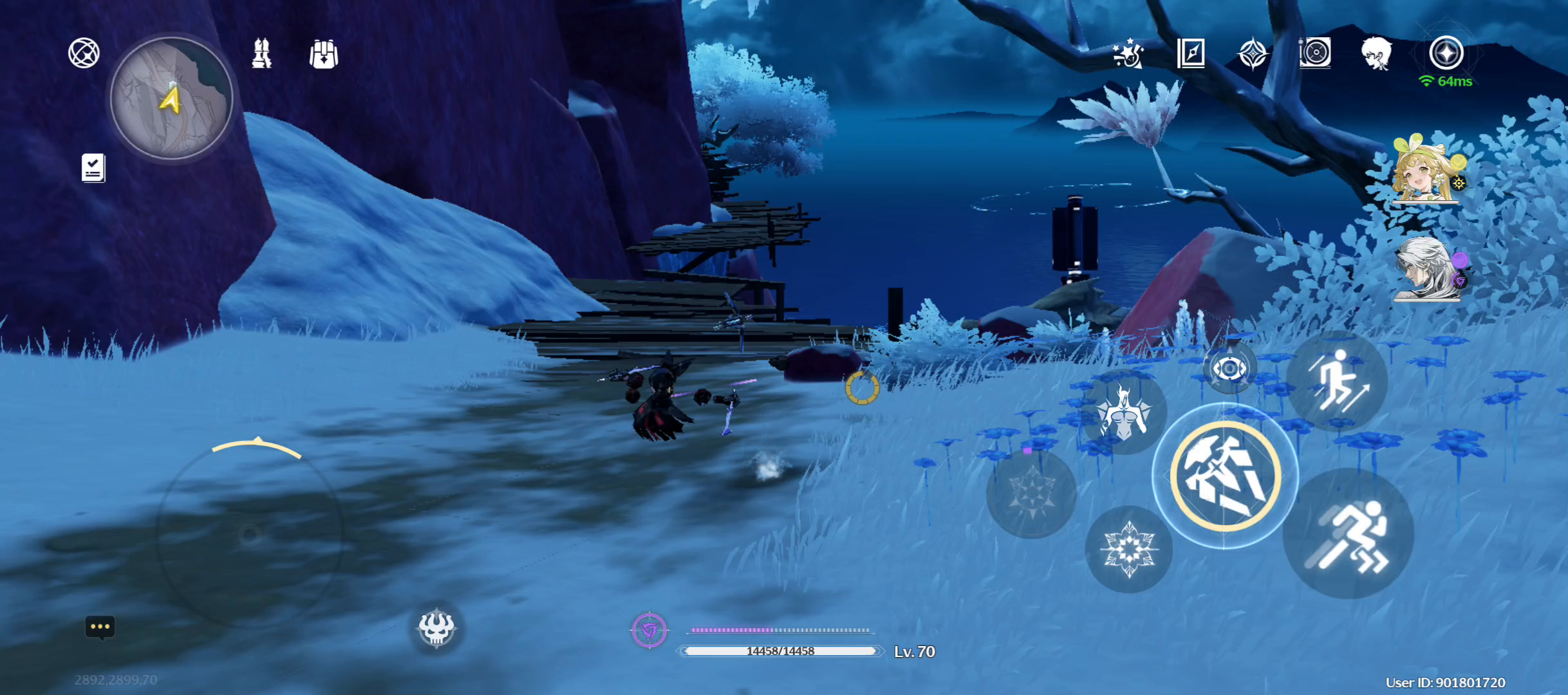Open the character profile head icon
The image size is (1568, 695).
tap(1376, 53)
